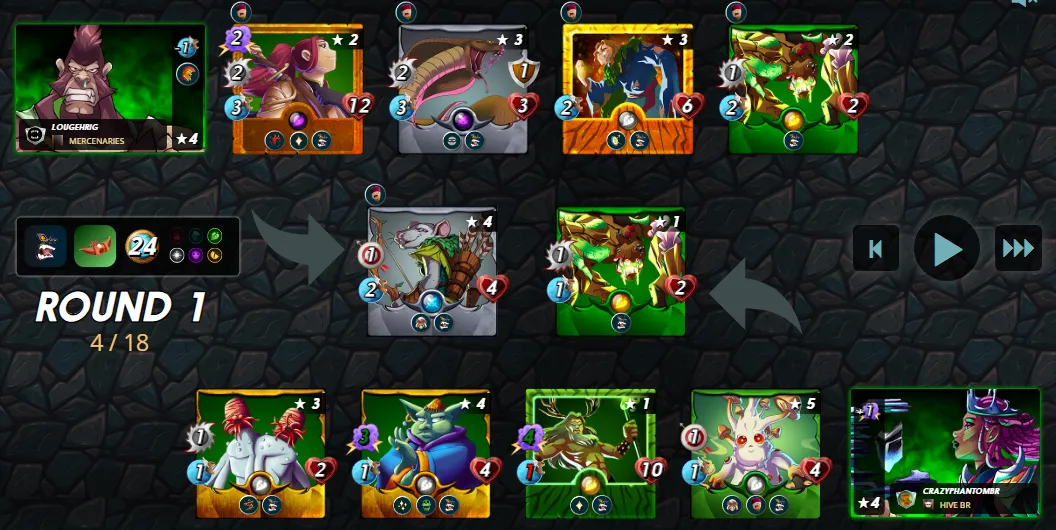The image size is (1056, 530).
Task: Pick the orange-framed card with 6 health
Action: click(x=627, y=90)
